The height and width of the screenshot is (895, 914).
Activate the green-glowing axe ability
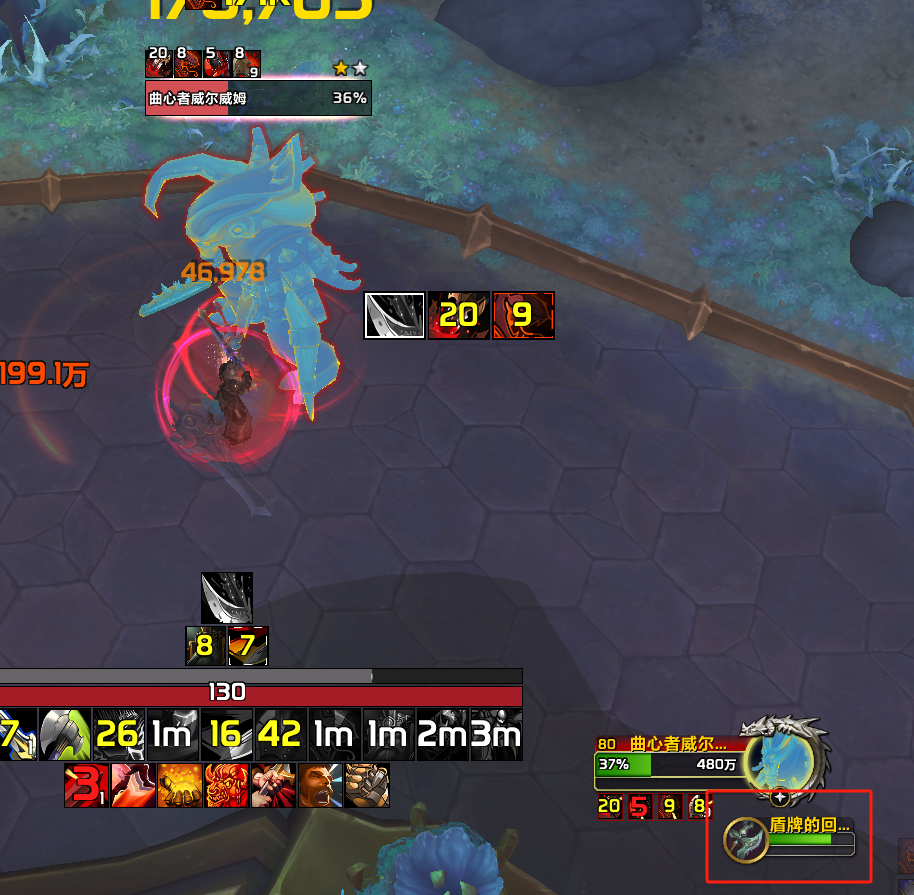point(66,736)
